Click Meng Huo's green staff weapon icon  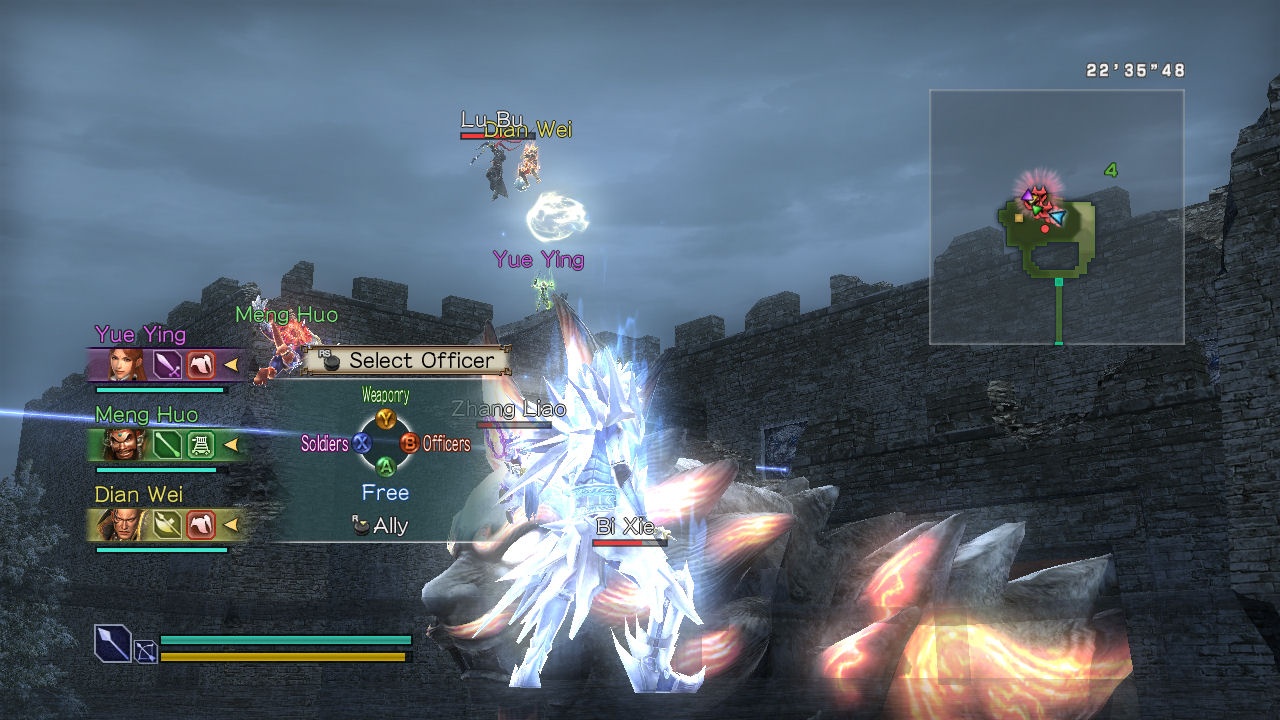[167, 444]
